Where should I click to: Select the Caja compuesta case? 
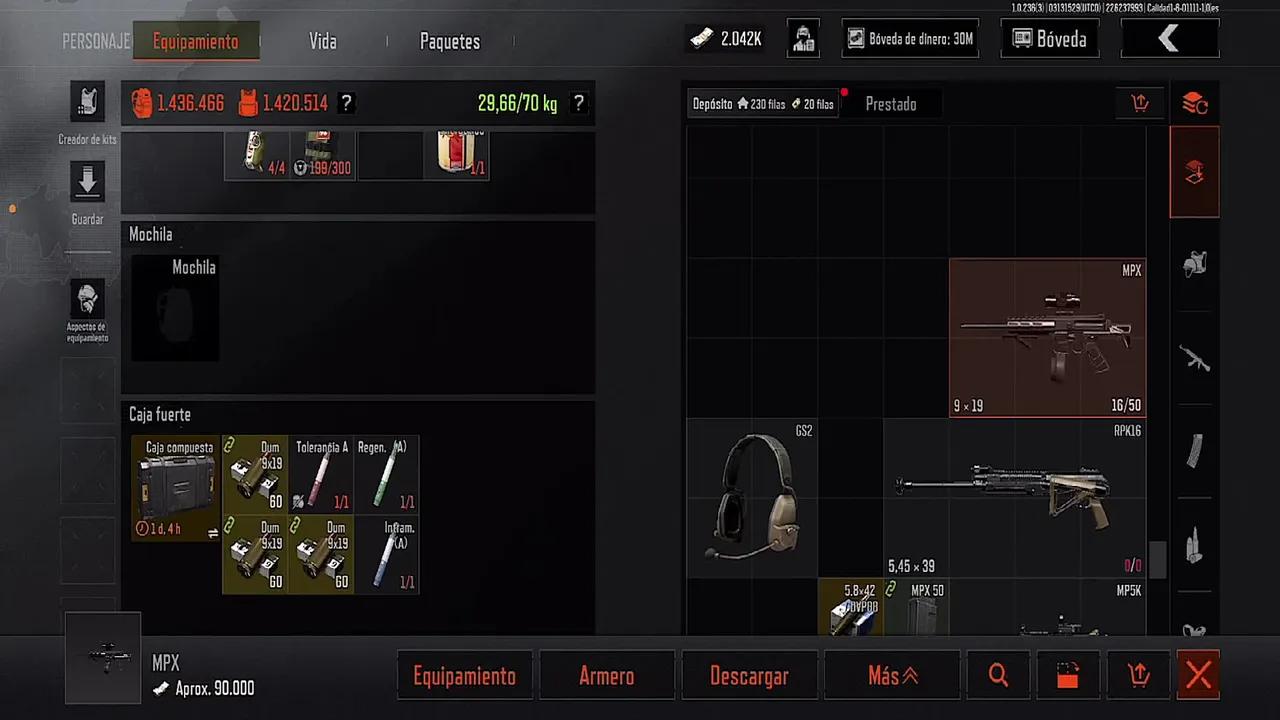coord(176,488)
